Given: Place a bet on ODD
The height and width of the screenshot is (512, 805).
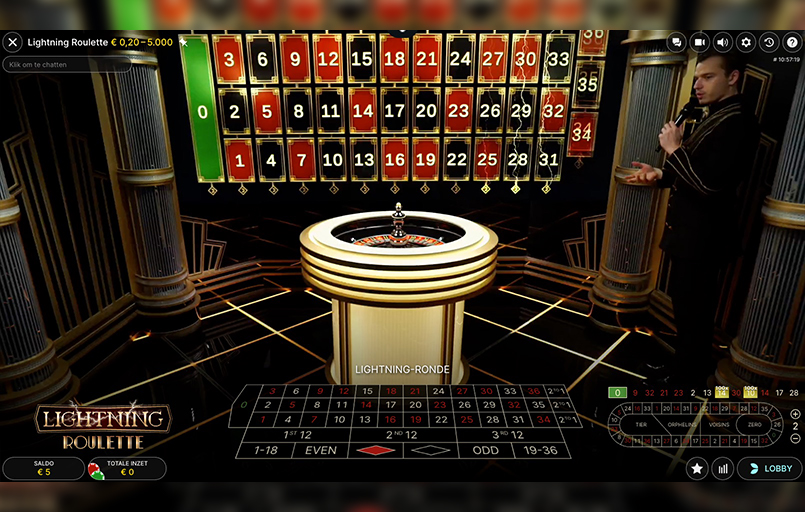Looking at the screenshot, I should point(485,450).
